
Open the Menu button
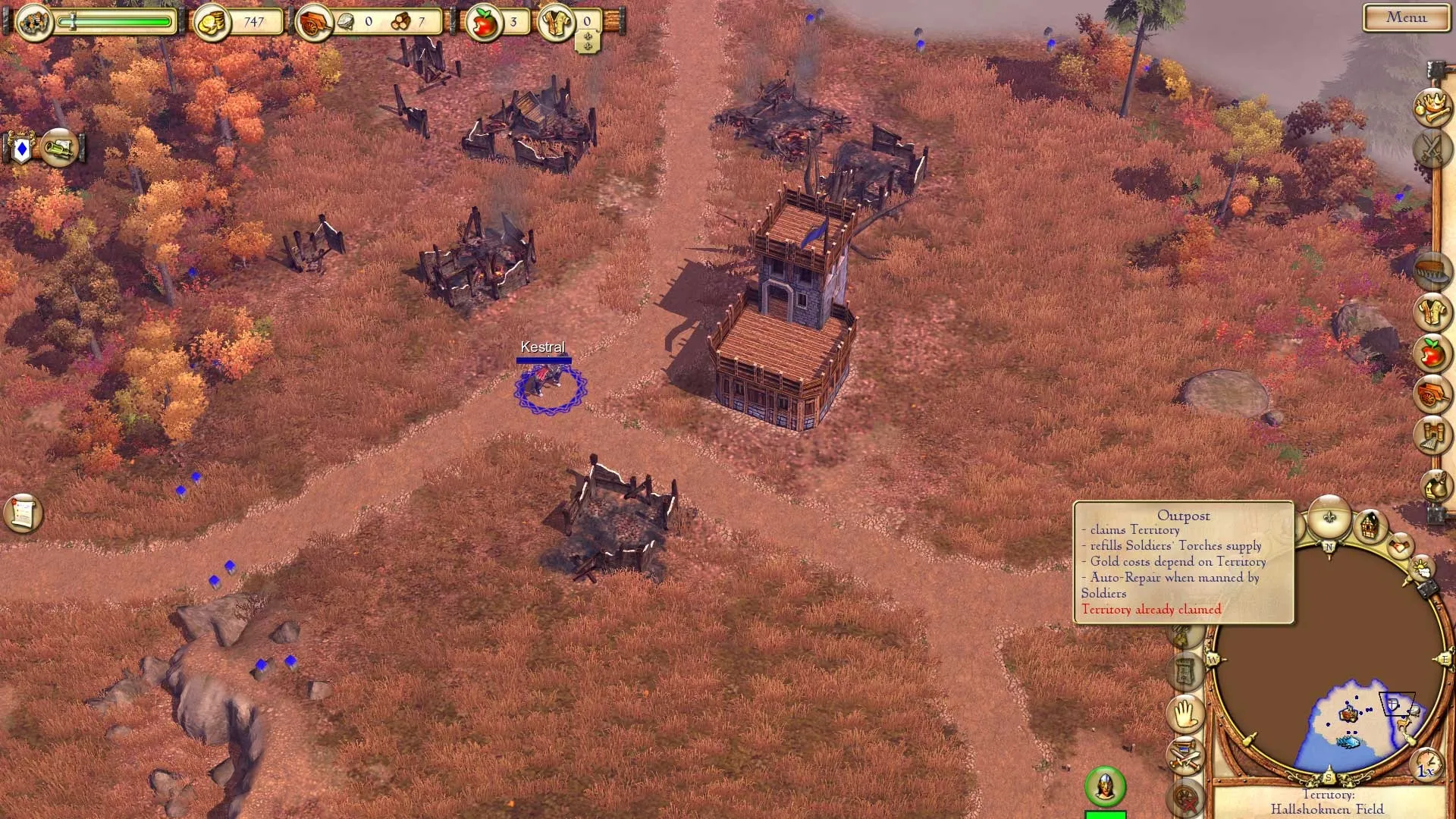point(1405,17)
